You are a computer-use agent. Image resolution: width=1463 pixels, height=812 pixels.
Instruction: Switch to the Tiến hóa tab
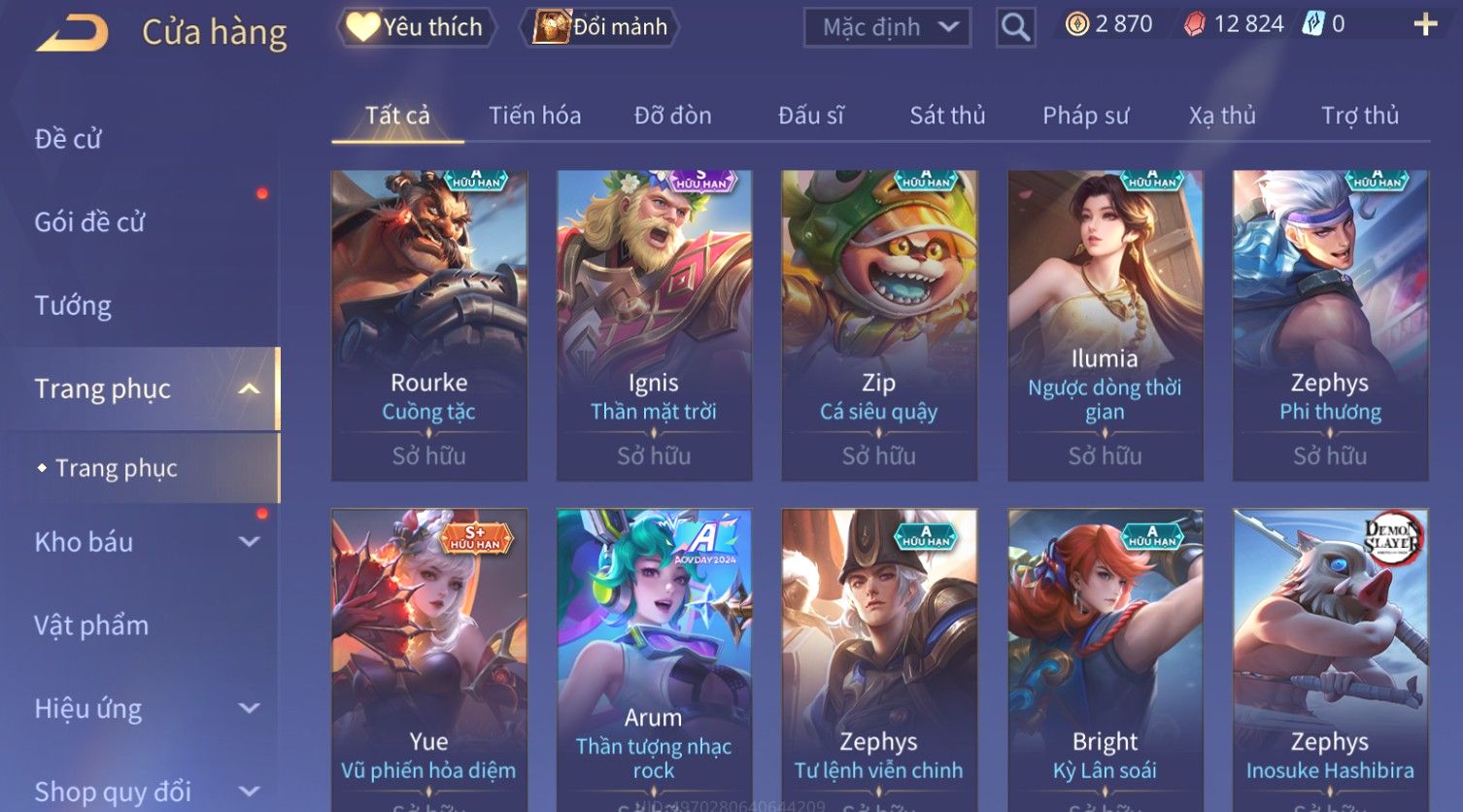point(534,116)
